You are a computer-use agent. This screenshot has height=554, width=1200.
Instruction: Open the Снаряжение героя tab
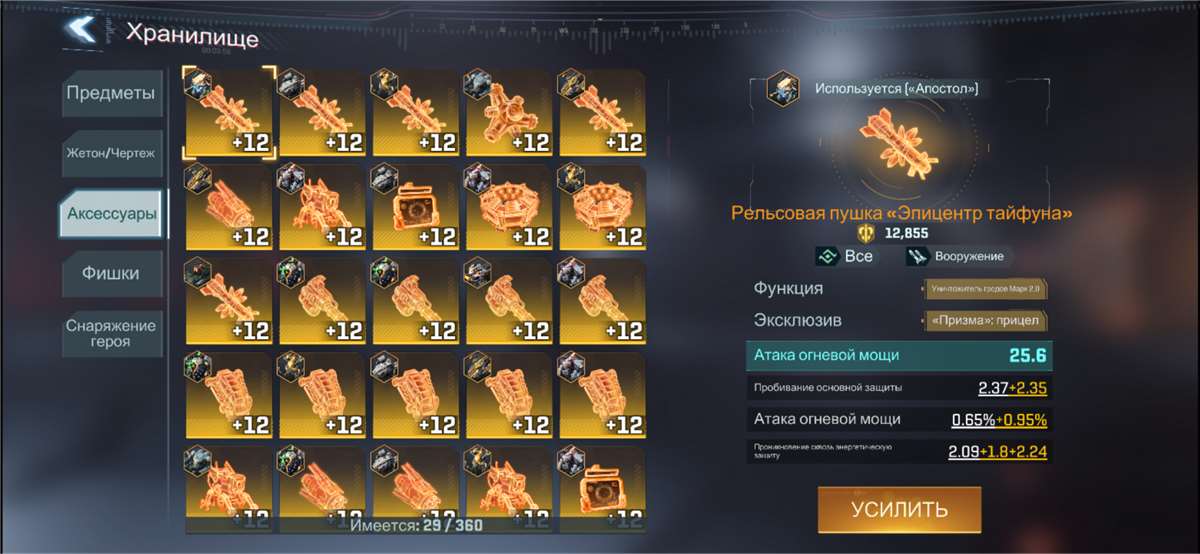[111, 334]
